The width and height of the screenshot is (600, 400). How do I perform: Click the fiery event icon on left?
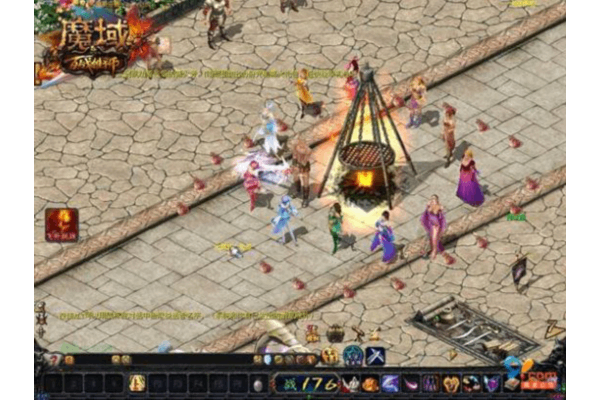coord(60,224)
